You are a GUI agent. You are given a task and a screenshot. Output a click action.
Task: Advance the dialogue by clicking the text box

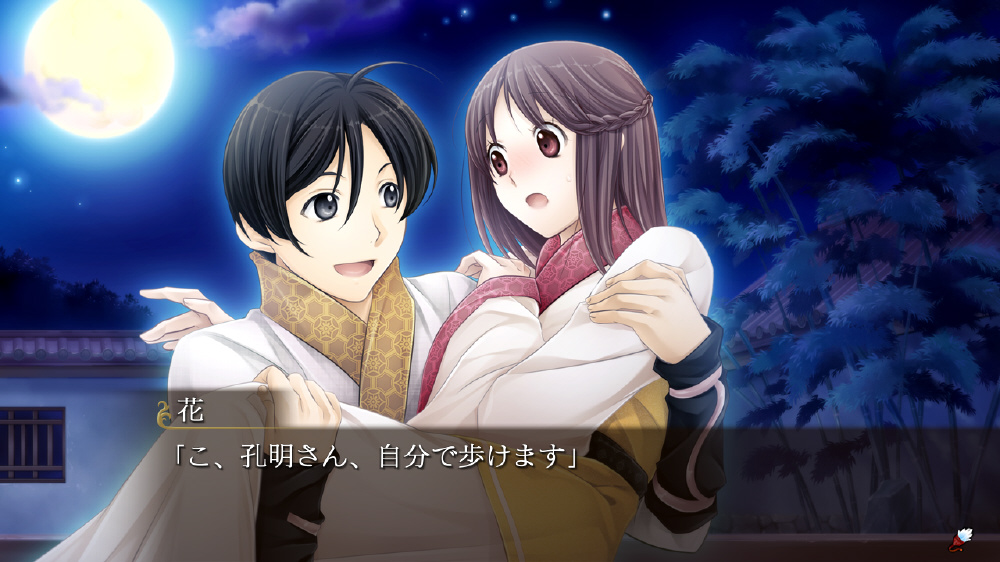coord(500,480)
